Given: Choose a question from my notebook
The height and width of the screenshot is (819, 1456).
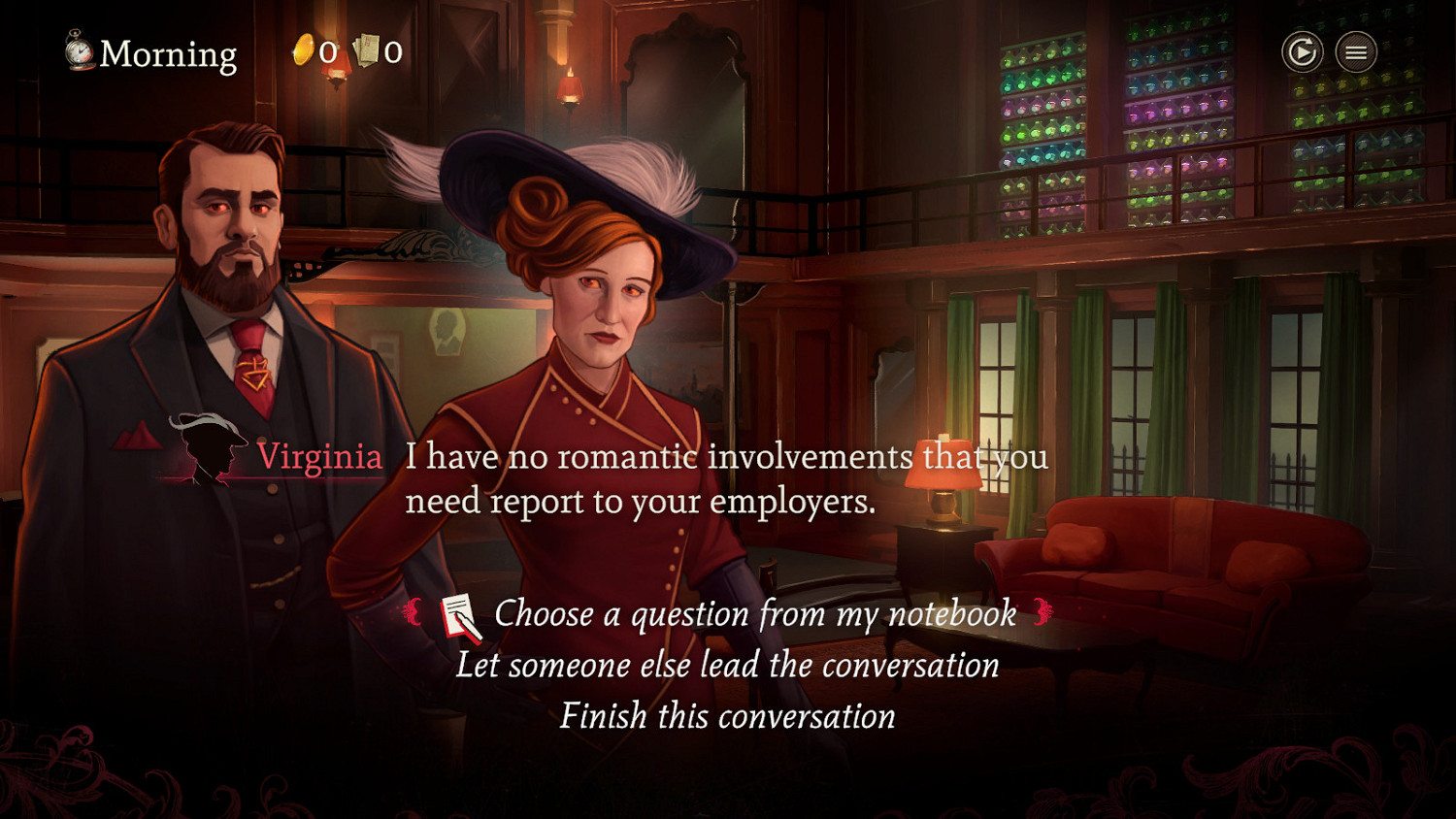Looking at the screenshot, I should 754,614.
